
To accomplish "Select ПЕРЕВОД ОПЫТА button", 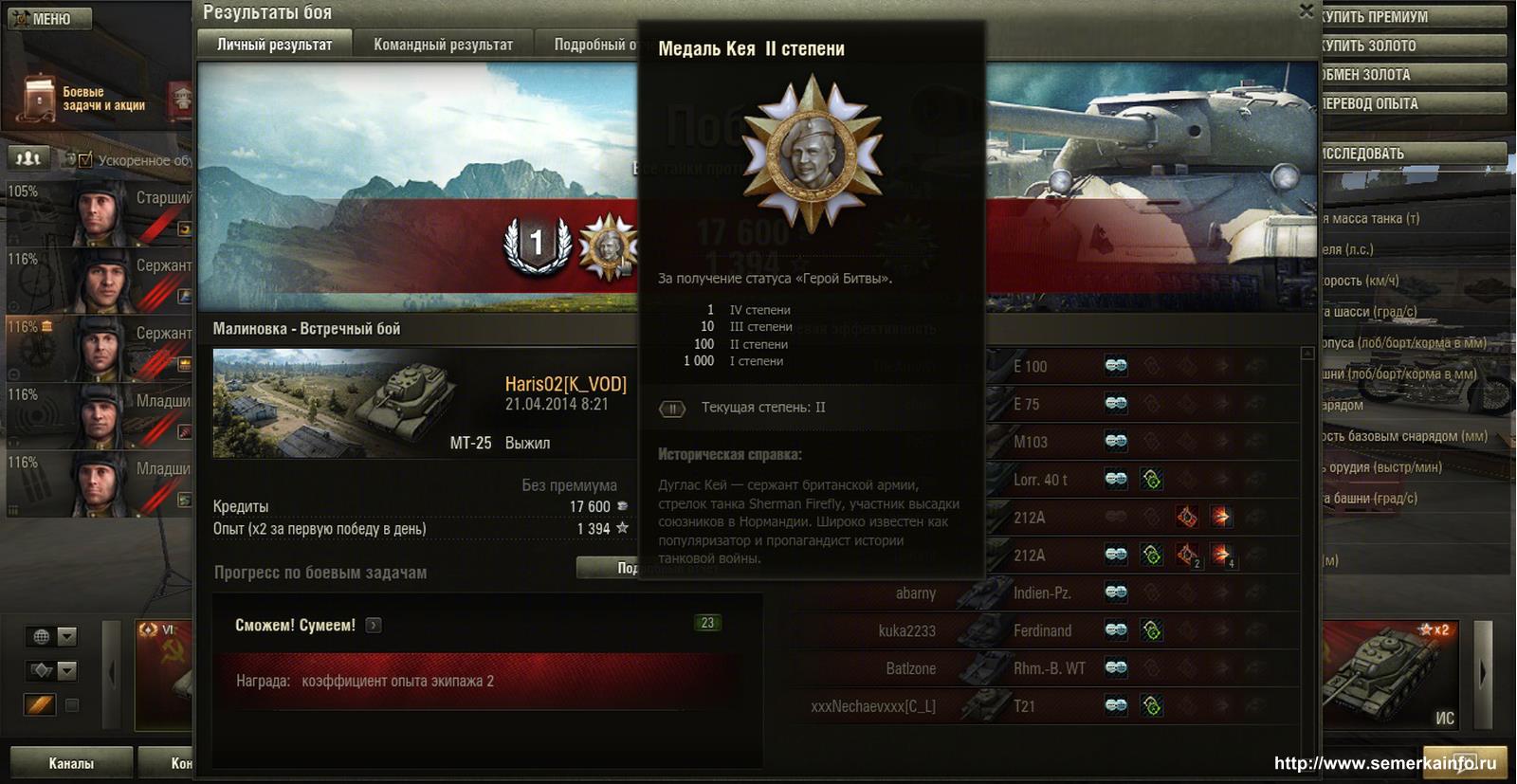I will [x=1411, y=103].
